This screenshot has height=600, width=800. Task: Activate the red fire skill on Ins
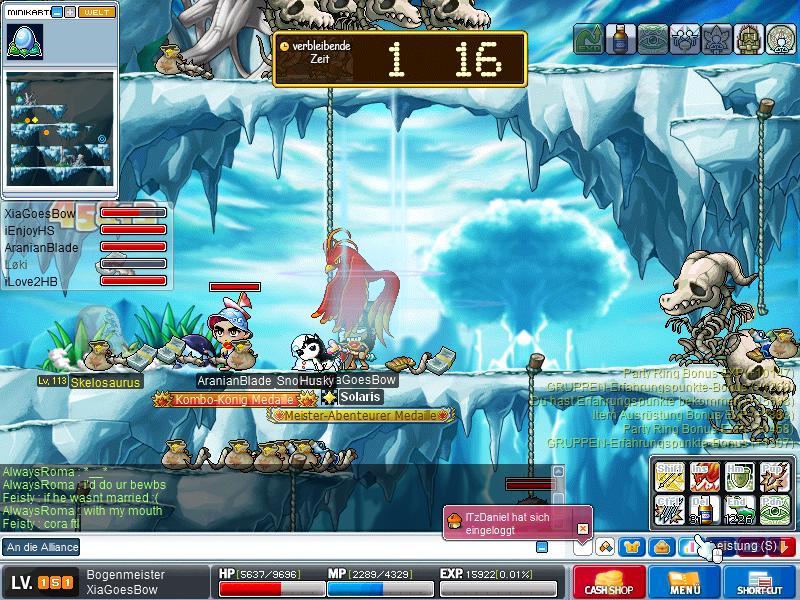tap(704, 476)
